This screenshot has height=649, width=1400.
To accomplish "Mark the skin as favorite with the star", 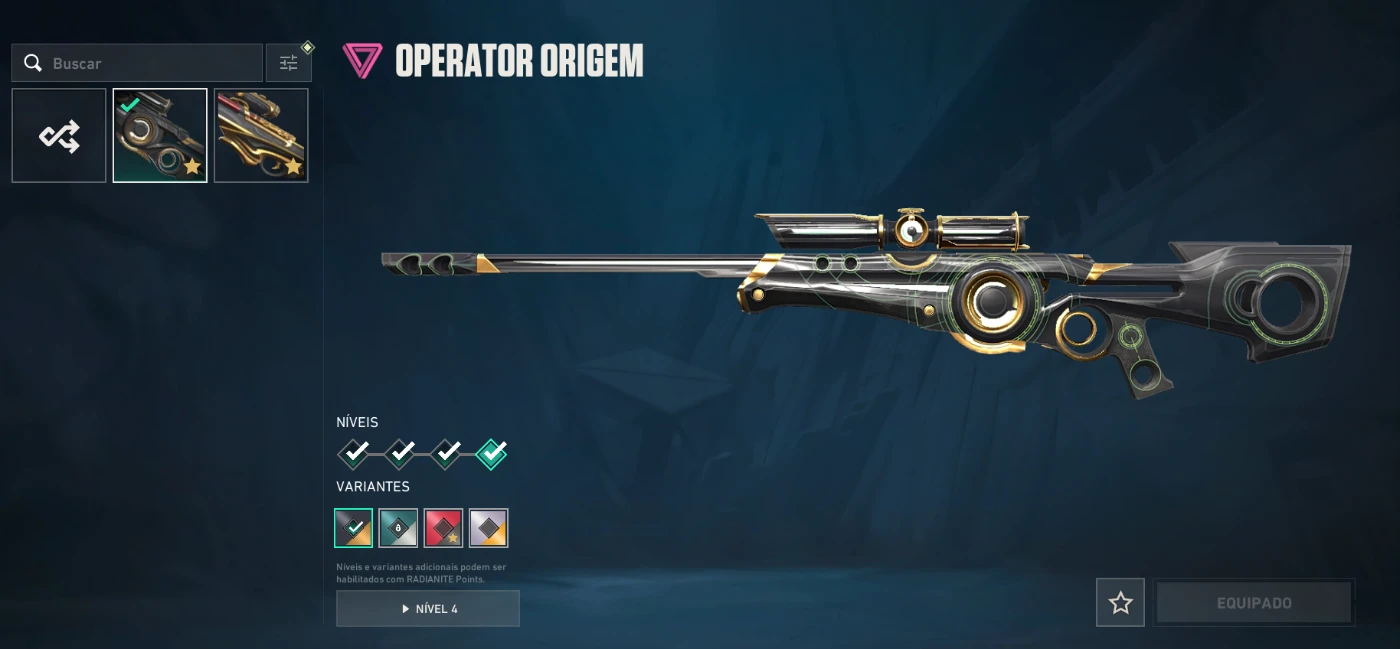I will tap(1120, 603).
